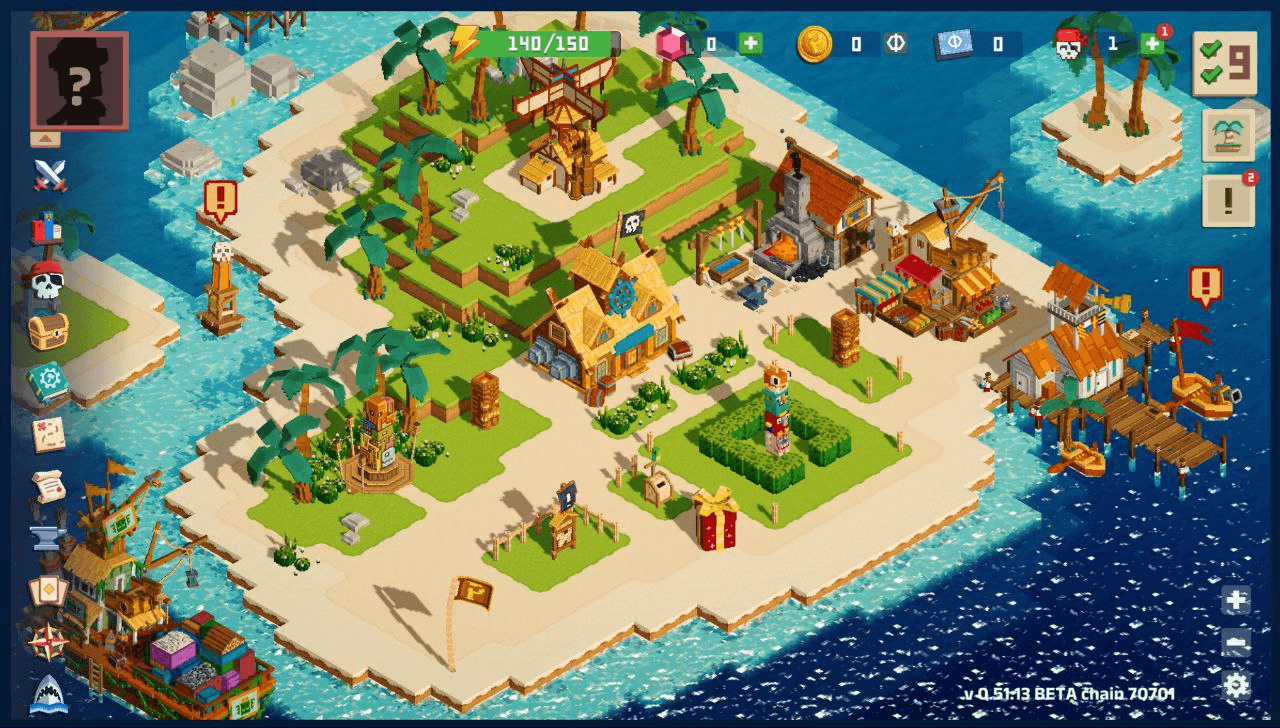Open the exclamation notifications button

point(1228,202)
